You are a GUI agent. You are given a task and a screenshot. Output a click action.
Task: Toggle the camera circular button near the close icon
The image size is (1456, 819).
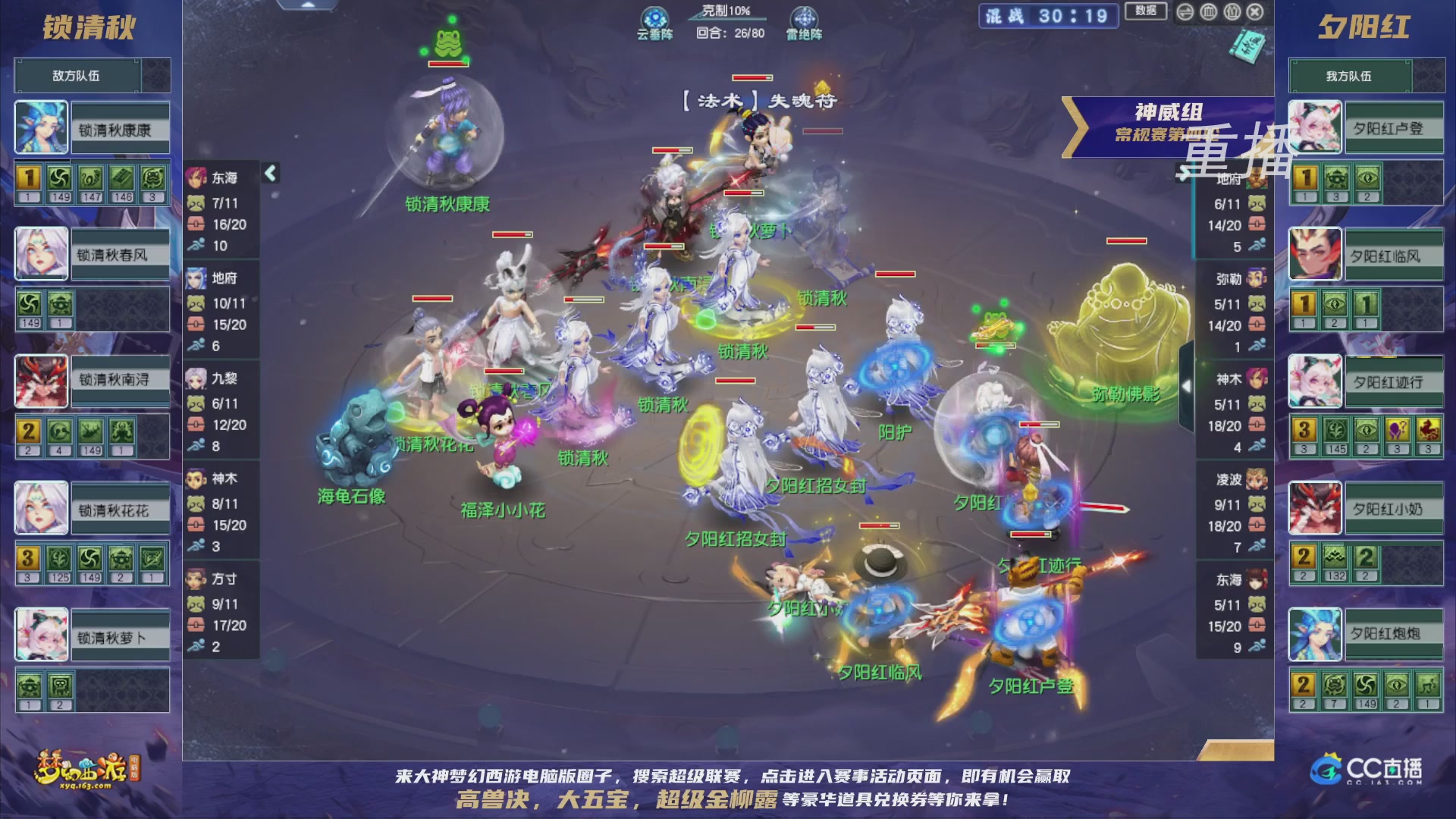click(x=1232, y=13)
